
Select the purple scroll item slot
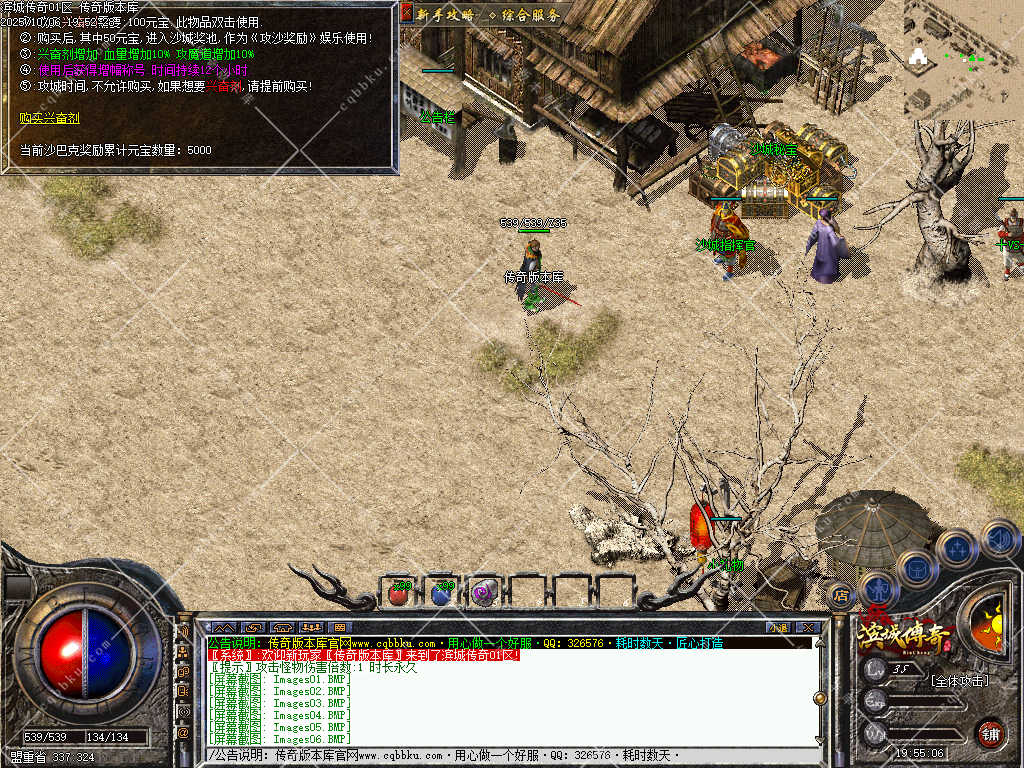(485, 593)
